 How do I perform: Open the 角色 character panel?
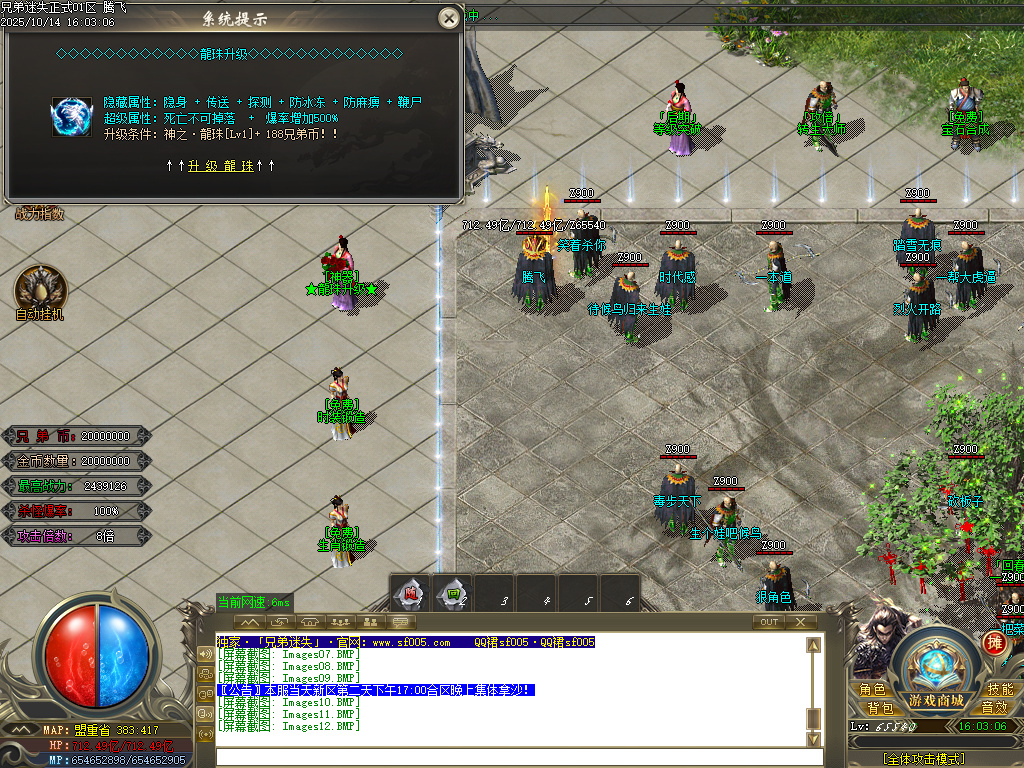[x=872, y=690]
